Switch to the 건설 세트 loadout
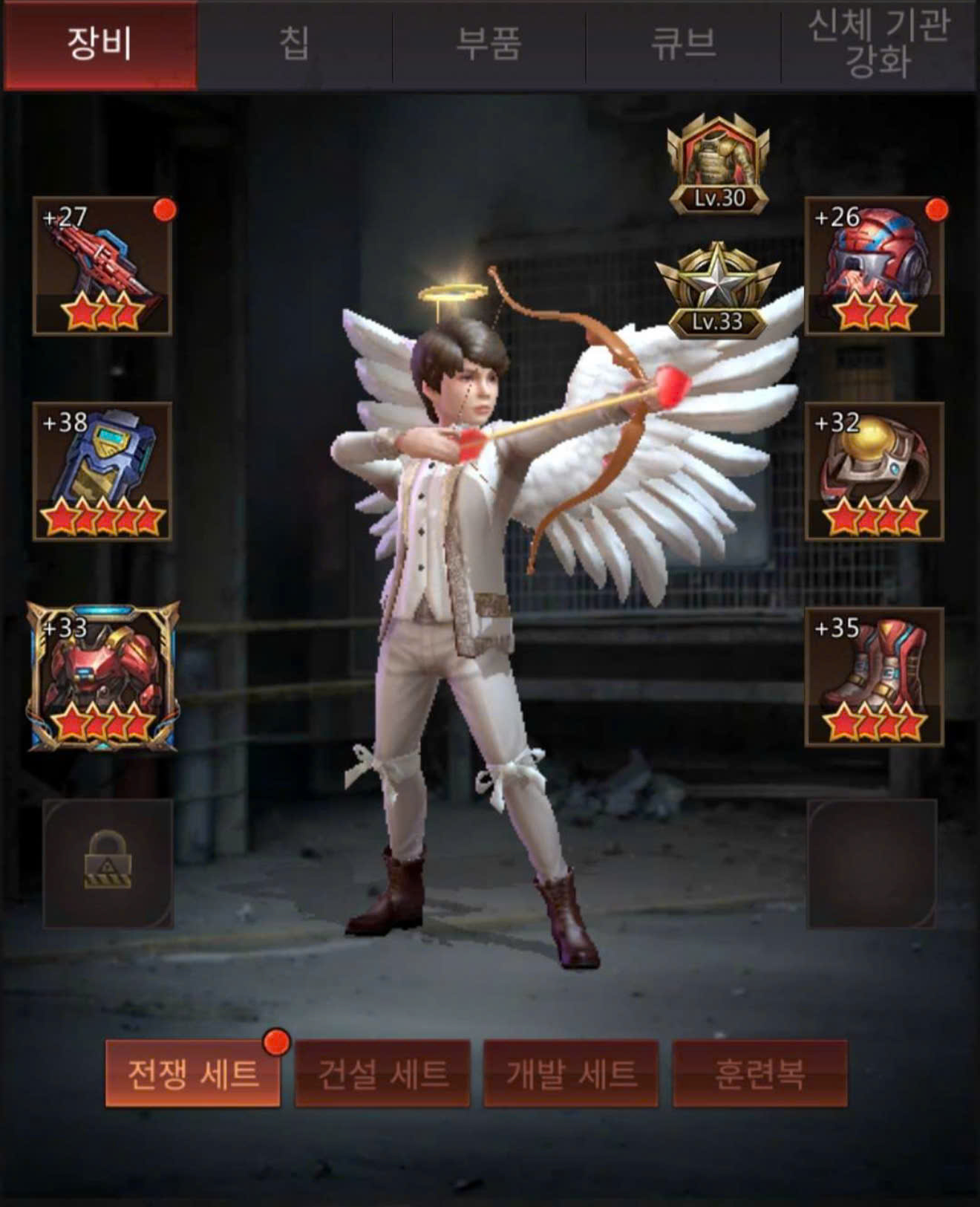The width and height of the screenshot is (980, 1207). [x=382, y=1073]
